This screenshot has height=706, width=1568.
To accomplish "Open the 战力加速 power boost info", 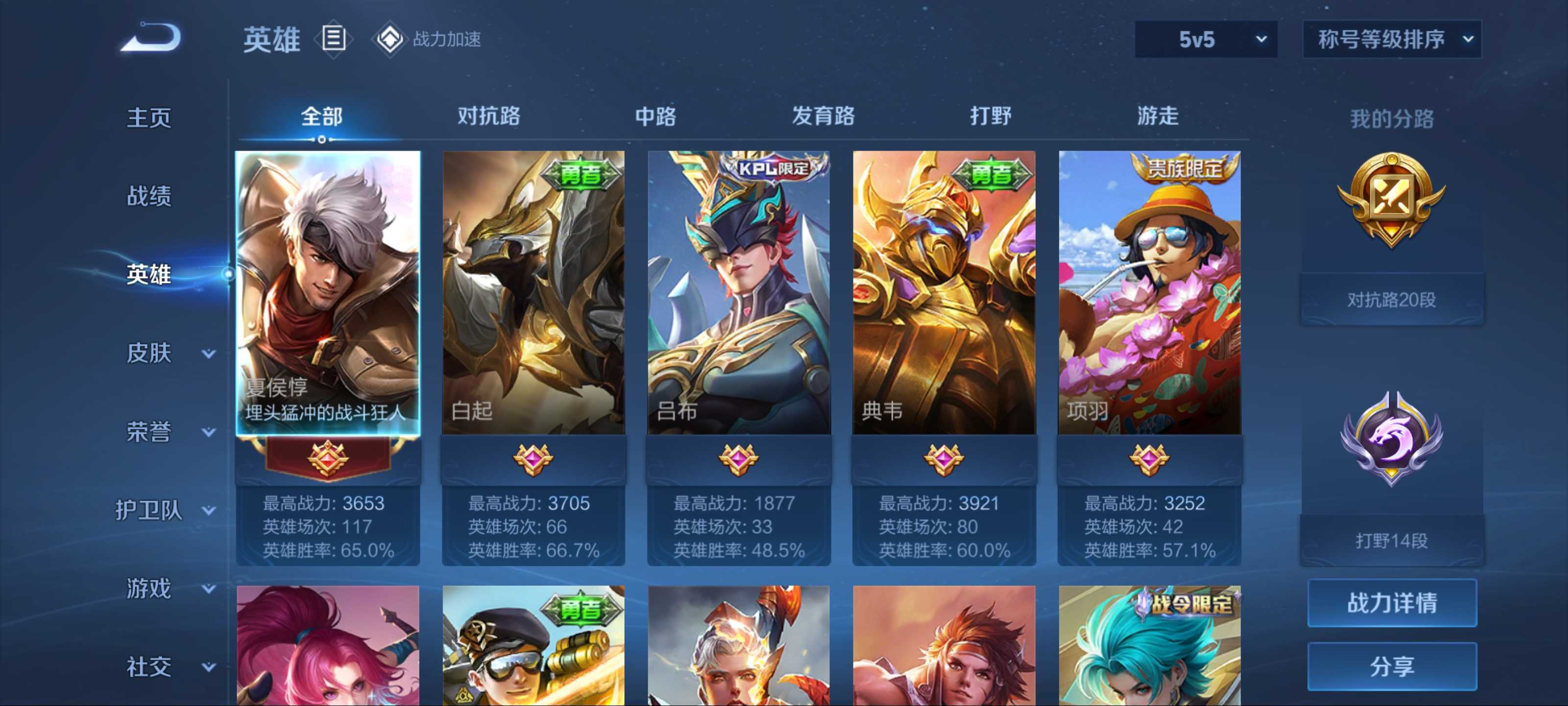I will [428, 39].
